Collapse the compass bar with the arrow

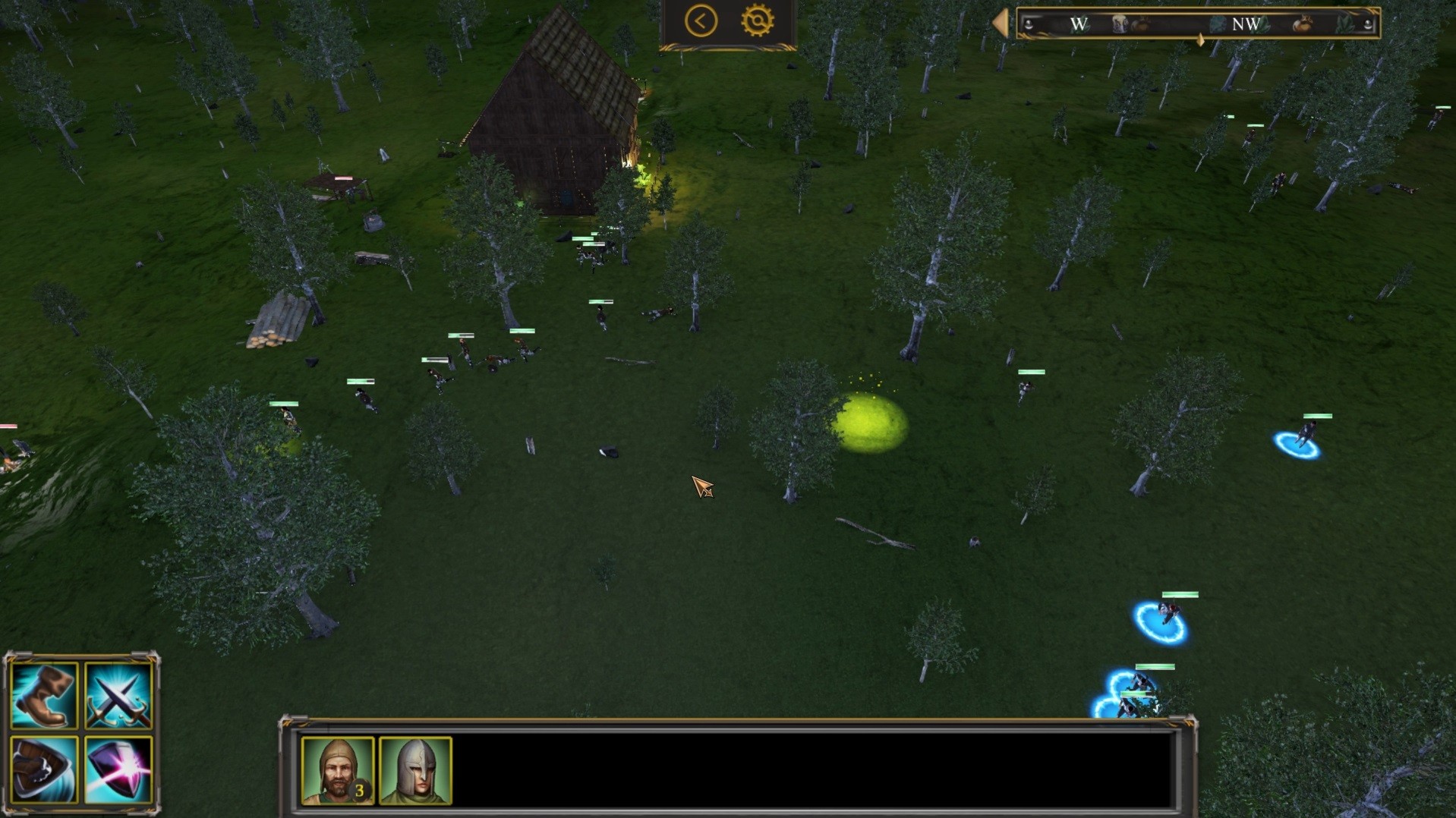tap(1001, 23)
